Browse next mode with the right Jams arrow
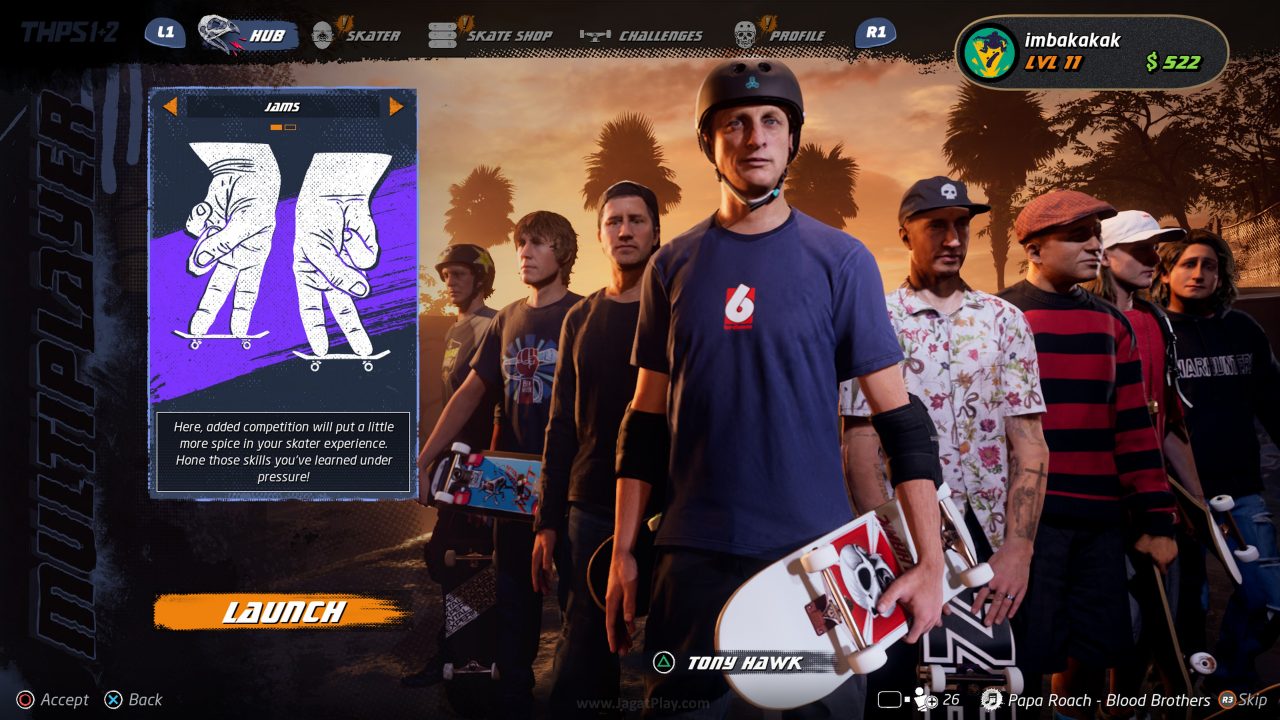The width and height of the screenshot is (1280, 720). coord(397,106)
